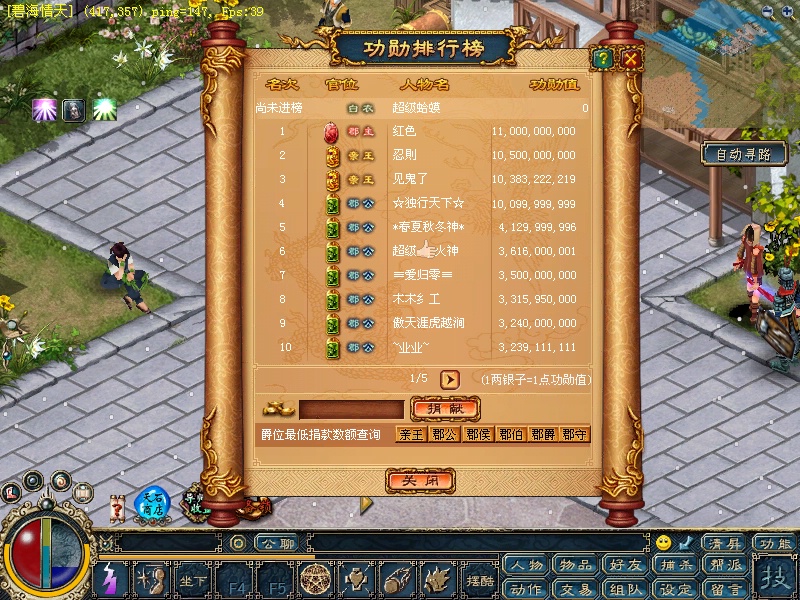Screen dimensions: 800x600
Task: Select the 郡公 rank query button
Action: click(x=444, y=434)
